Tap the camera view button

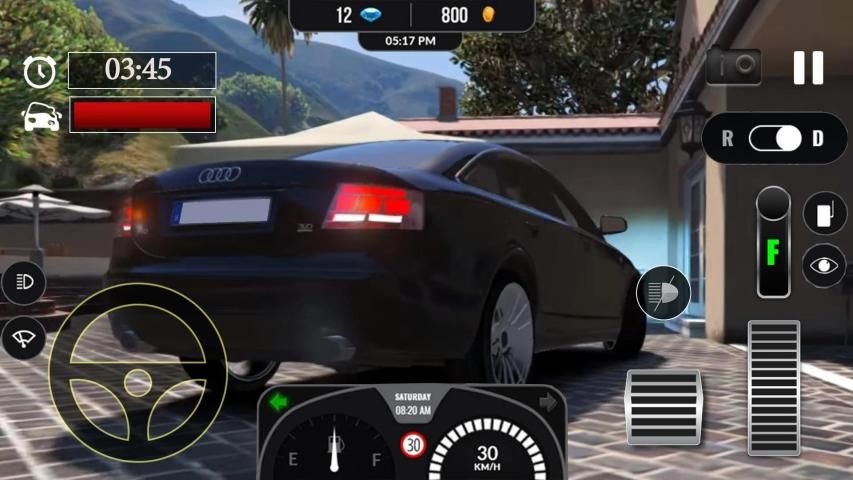733,66
